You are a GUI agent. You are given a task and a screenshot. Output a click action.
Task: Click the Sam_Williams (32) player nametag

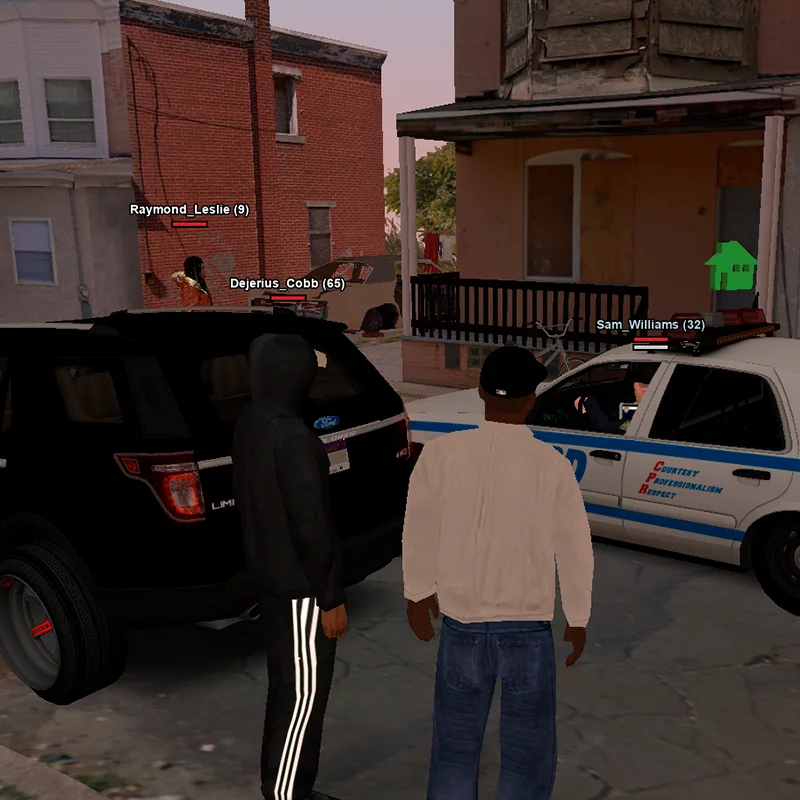pos(650,325)
